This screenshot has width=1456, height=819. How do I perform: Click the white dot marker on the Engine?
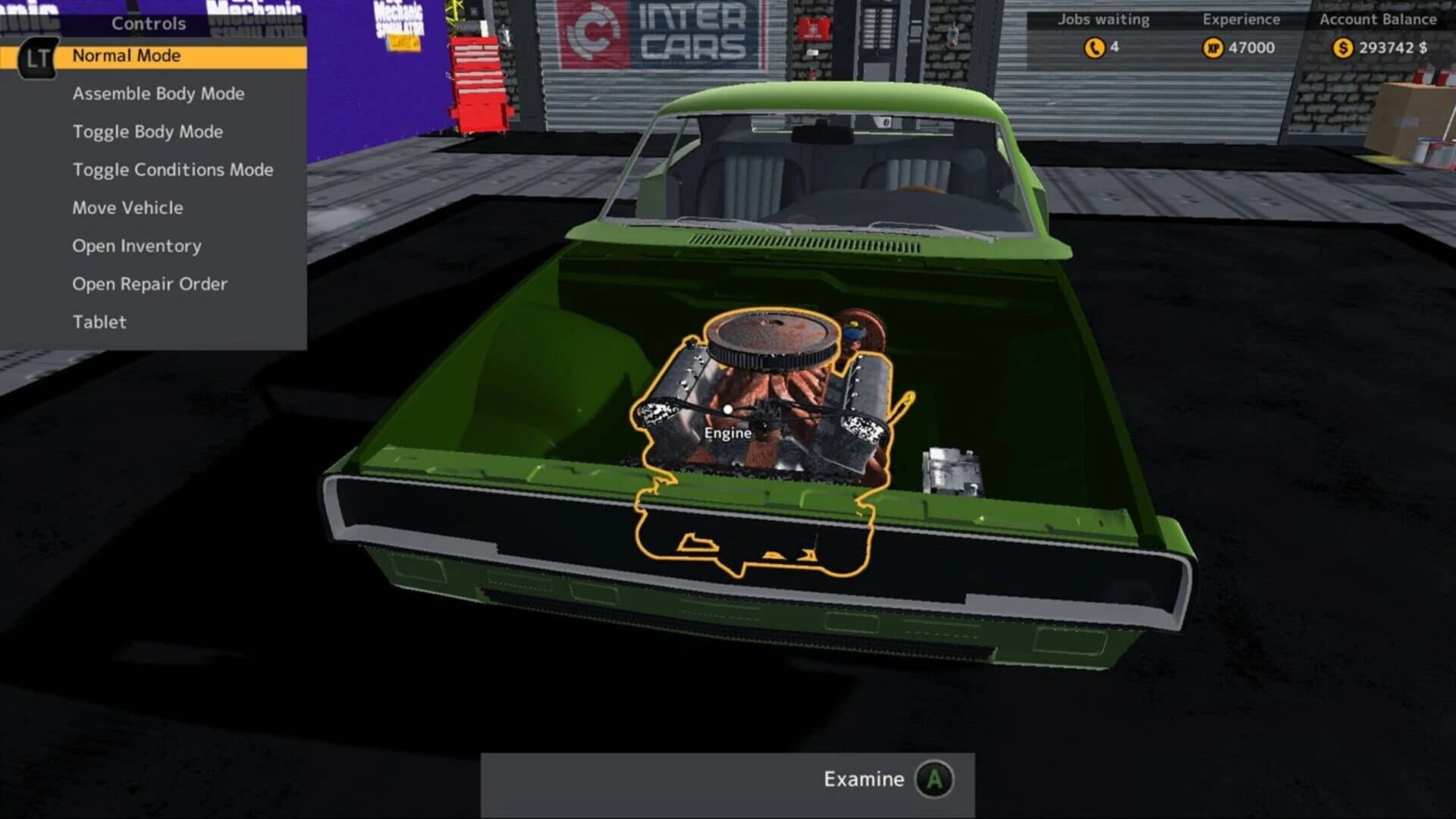click(728, 409)
